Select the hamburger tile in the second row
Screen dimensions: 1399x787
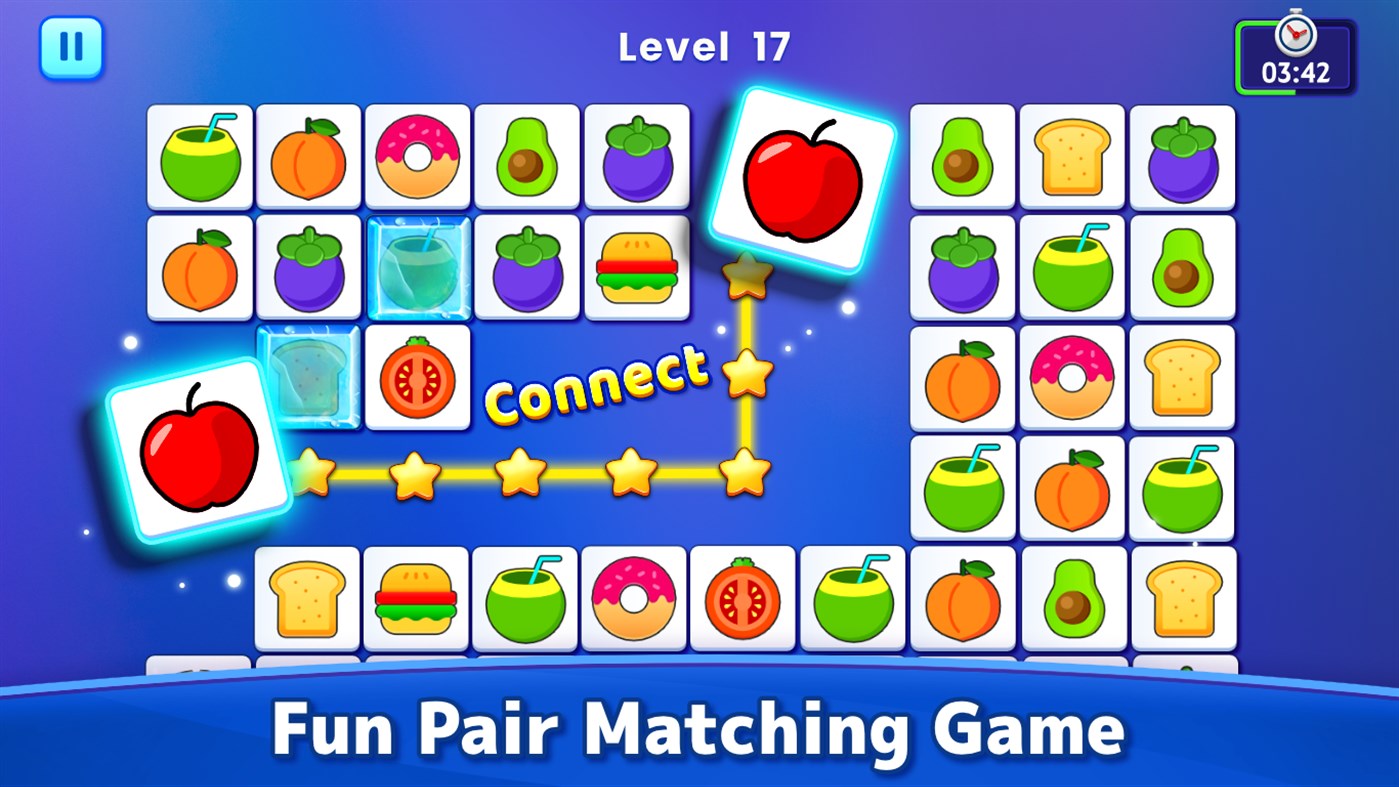click(637, 268)
